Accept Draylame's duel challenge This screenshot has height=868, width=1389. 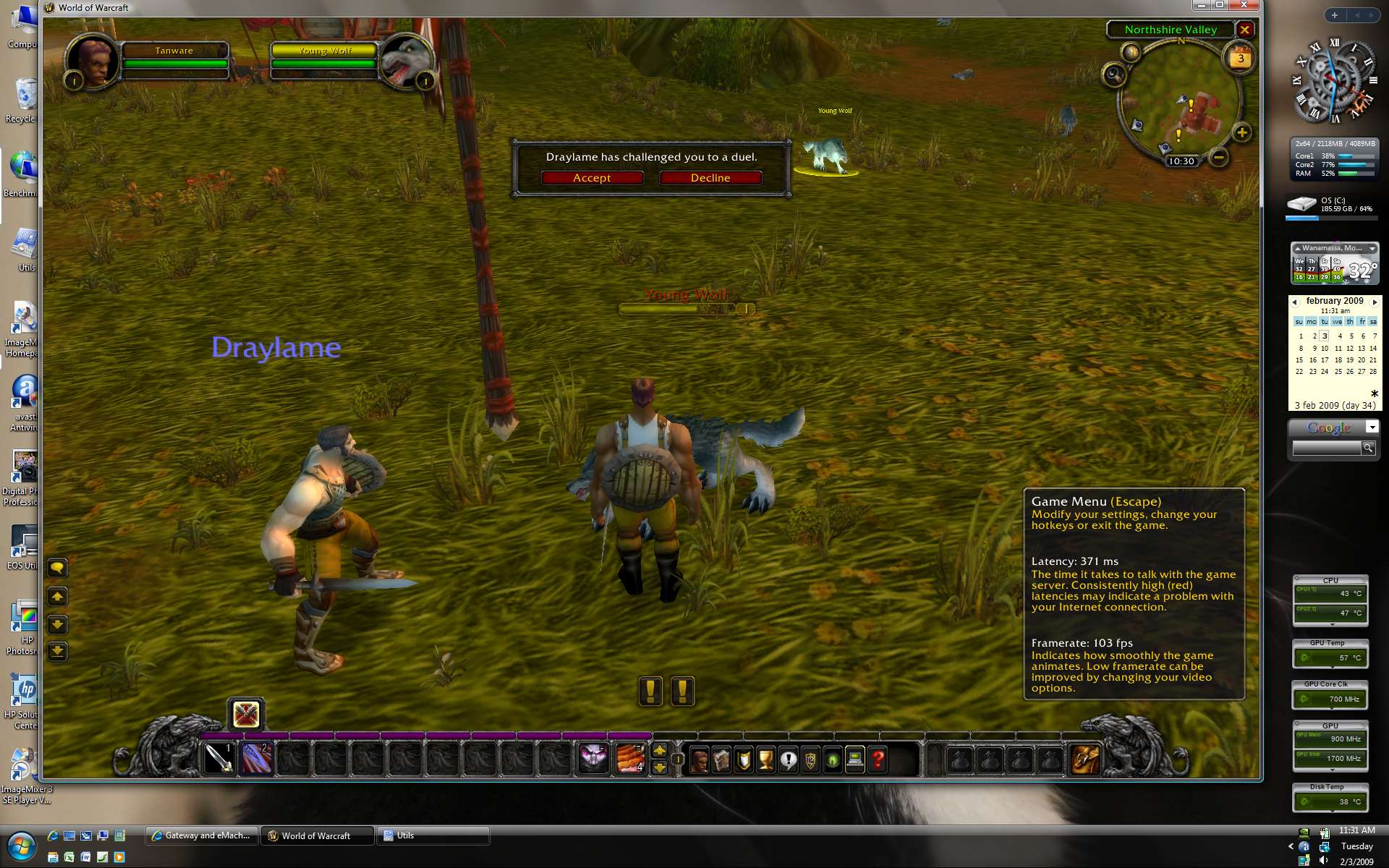pyautogui.click(x=592, y=178)
